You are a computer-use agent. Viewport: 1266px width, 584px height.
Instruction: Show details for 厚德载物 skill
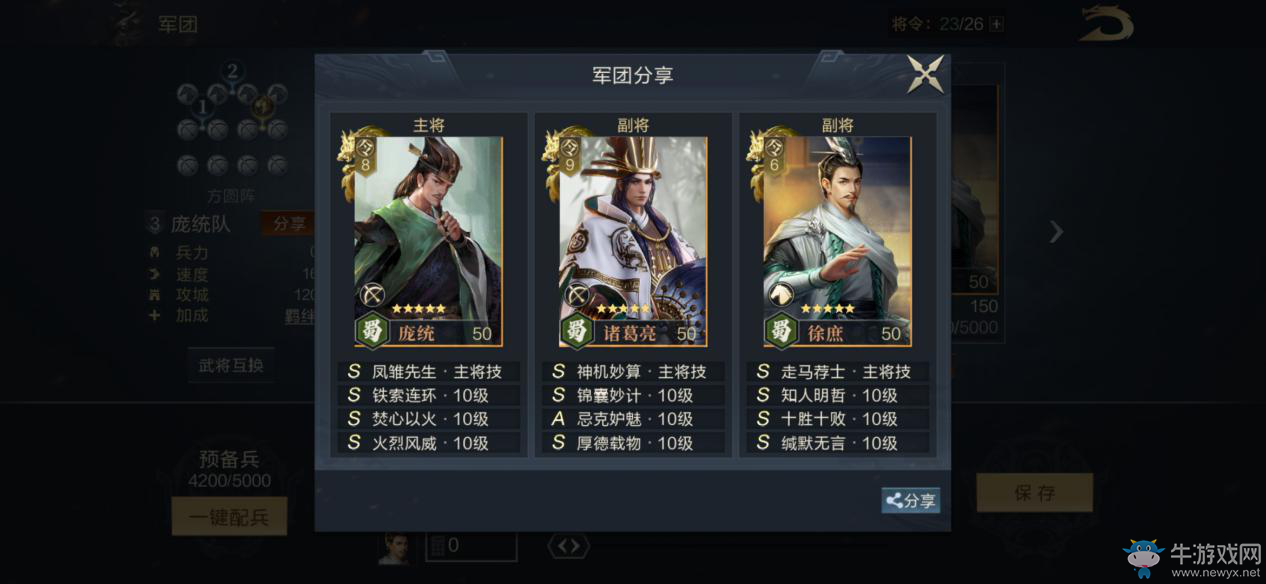pyautogui.click(x=634, y=443)
